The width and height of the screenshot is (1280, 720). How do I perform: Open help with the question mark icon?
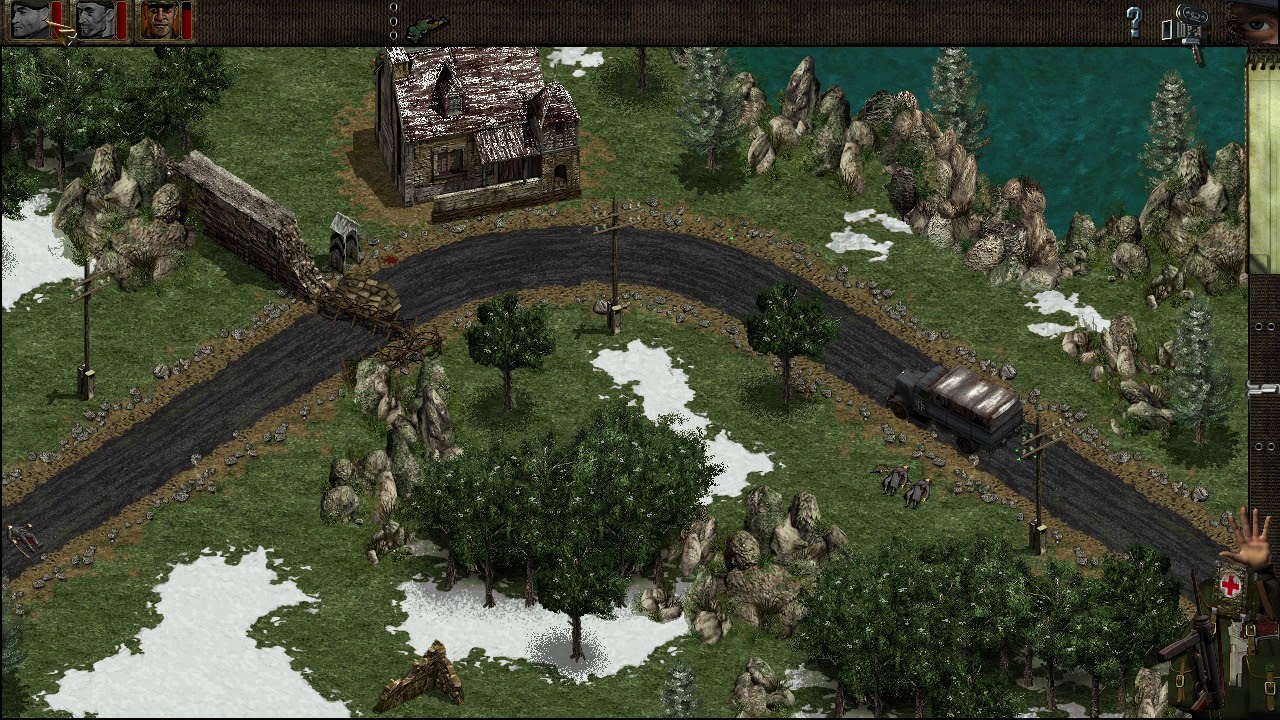1134,22
